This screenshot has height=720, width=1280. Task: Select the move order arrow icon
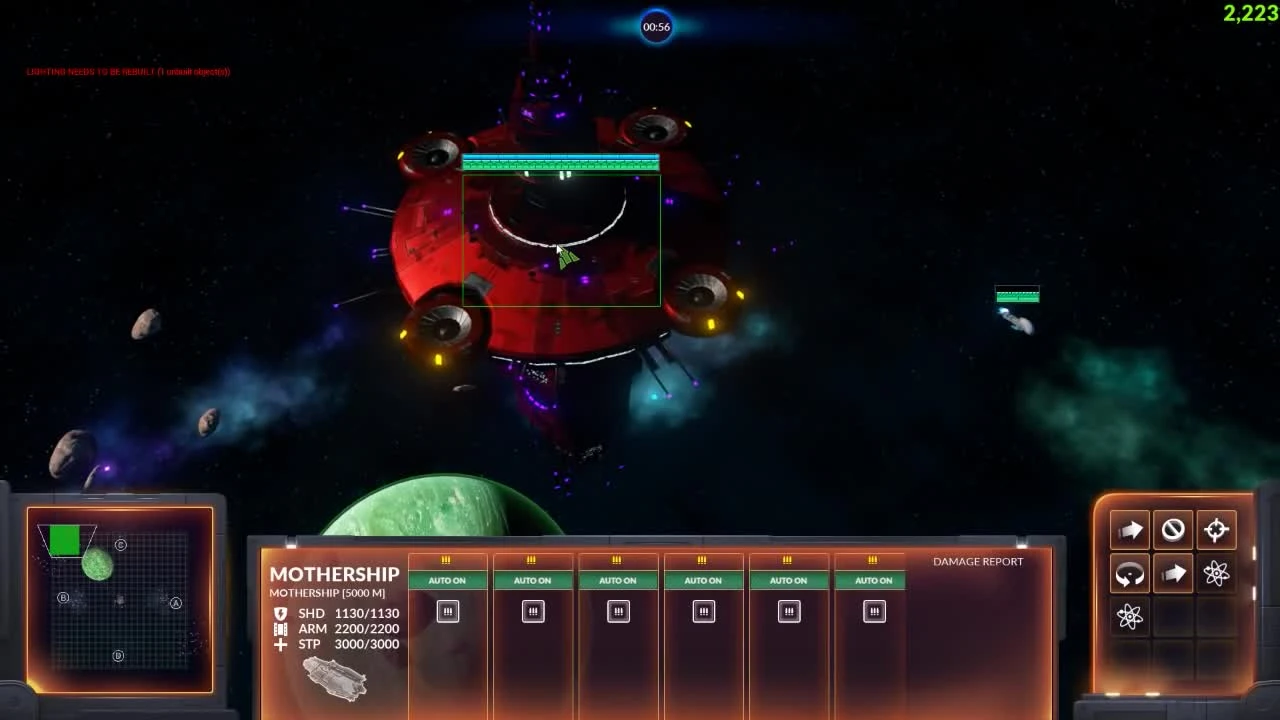(x=1129, y=530)
